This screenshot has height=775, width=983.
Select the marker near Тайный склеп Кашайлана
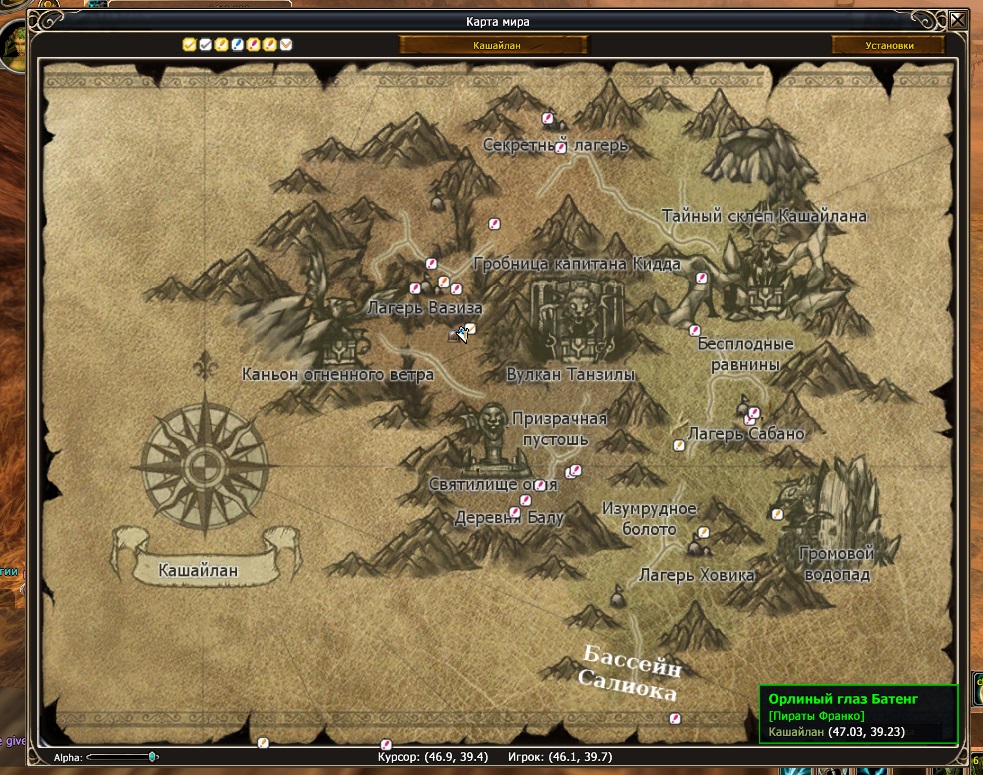[x=702, y=277]
